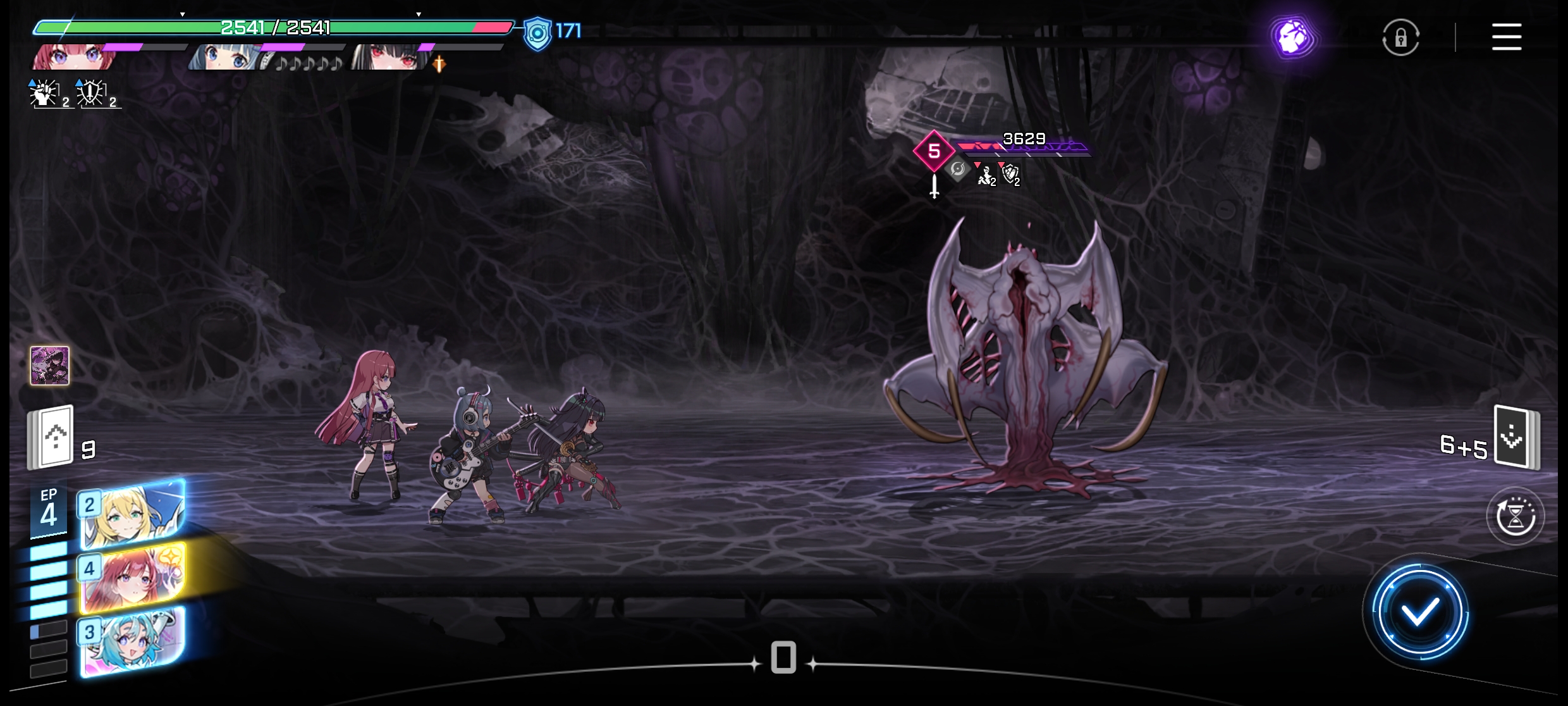
Task: Toggle the auto-lock padlock button
Action: tap(1400, 37)
